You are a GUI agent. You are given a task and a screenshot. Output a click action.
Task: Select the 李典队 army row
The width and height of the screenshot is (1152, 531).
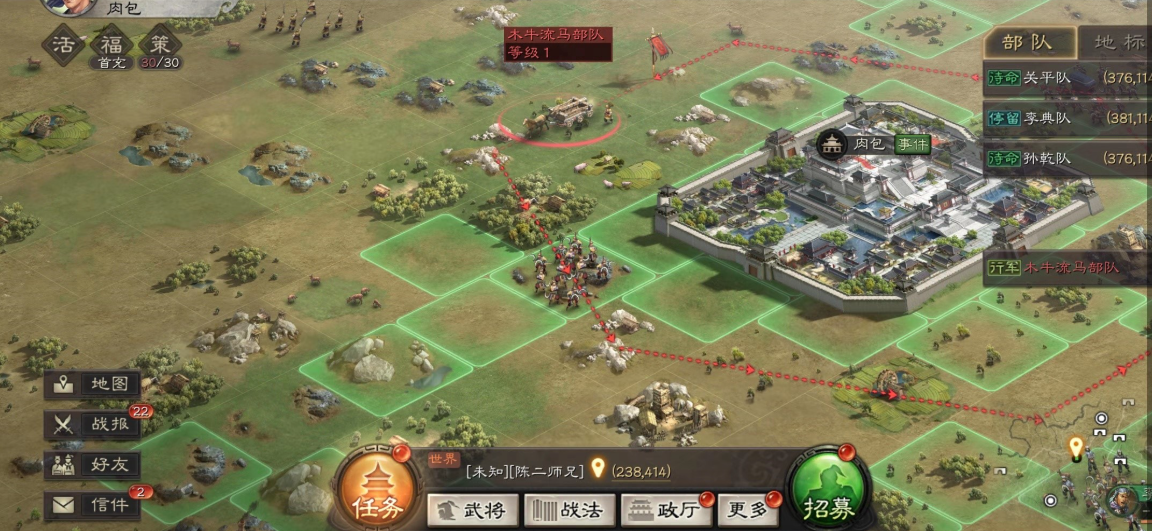point(1066,118)
